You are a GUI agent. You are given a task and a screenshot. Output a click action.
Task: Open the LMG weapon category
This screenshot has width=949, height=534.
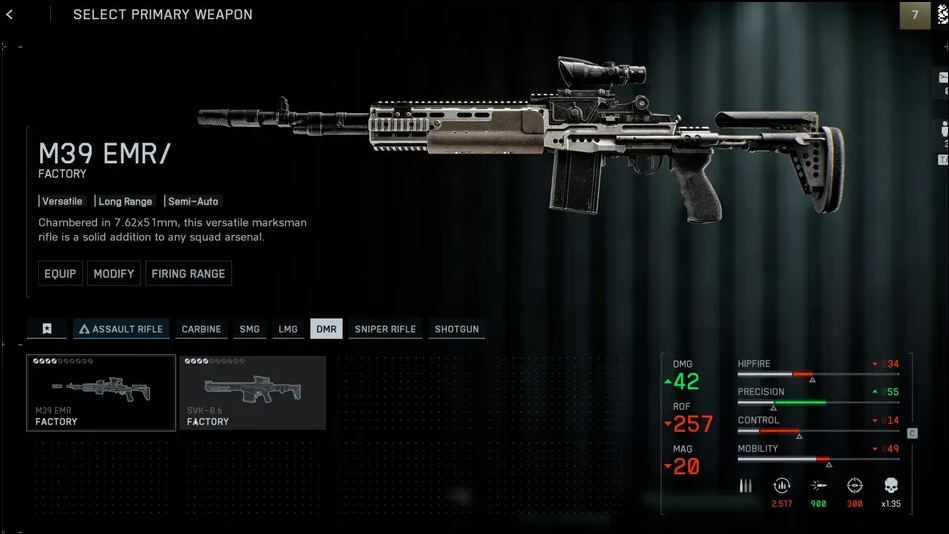pyautogui.click(x=288, y=329)
